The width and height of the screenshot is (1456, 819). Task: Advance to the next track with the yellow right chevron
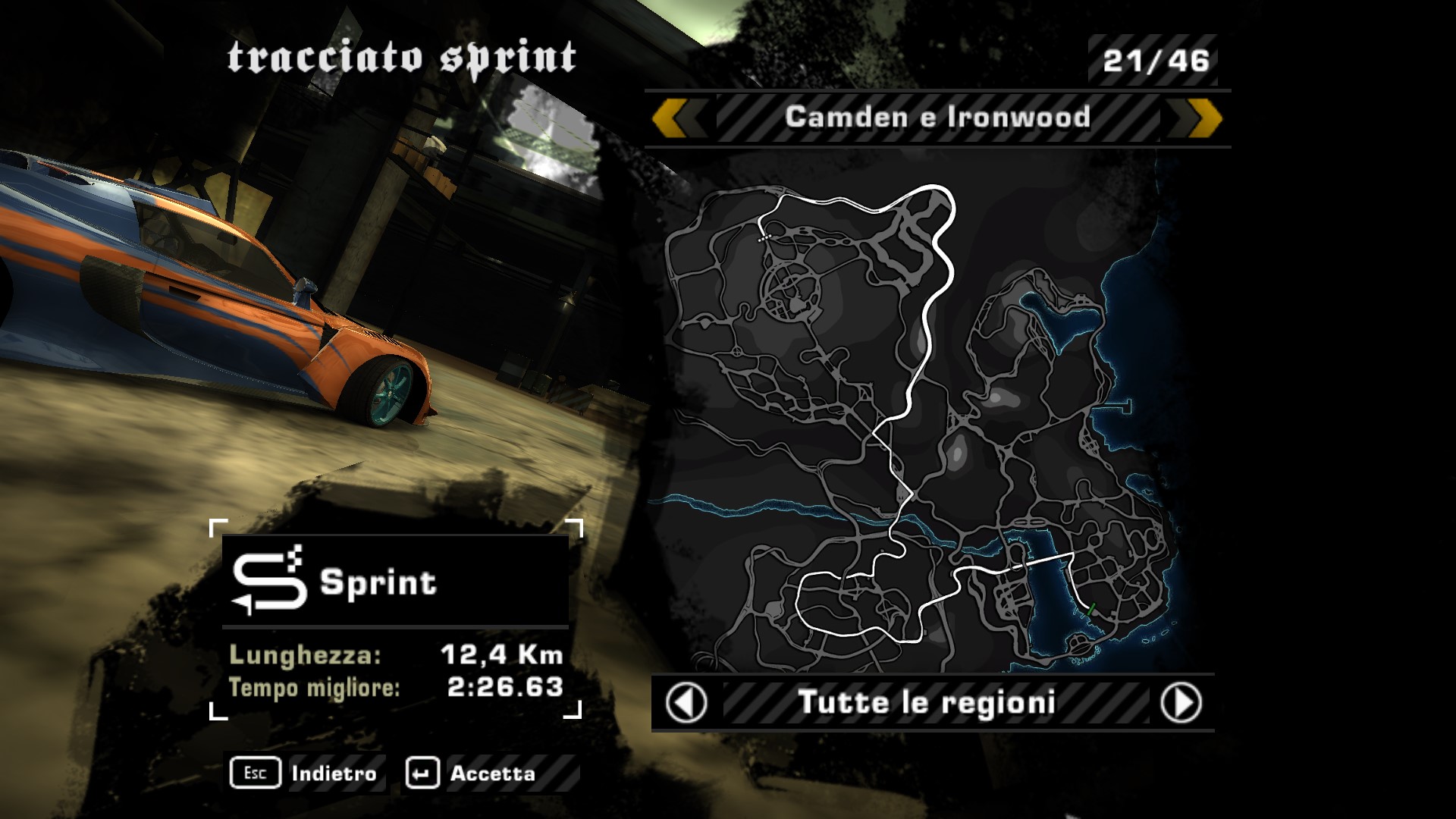(1201, 118)
